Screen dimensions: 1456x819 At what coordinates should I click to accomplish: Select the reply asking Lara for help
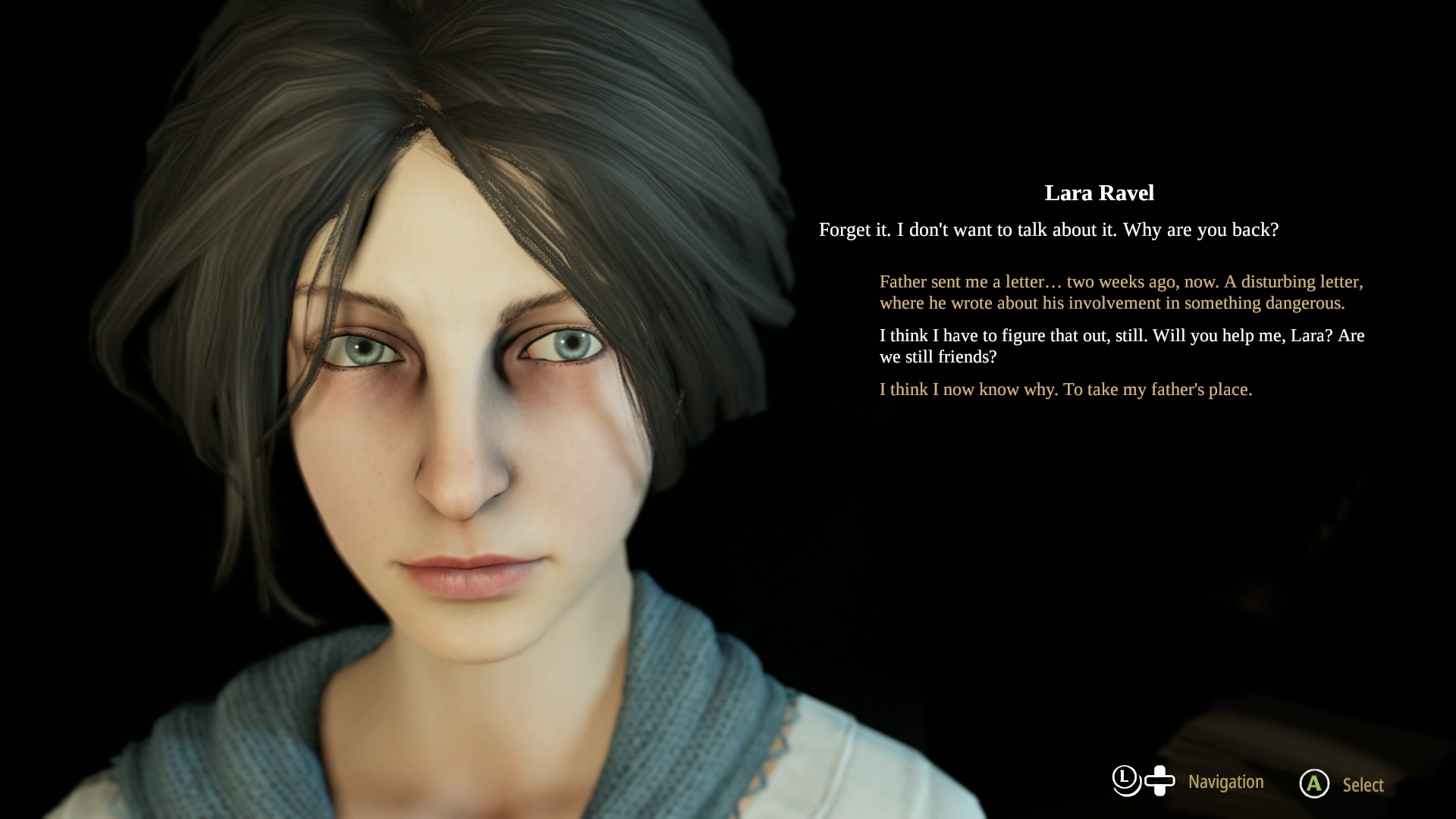pyautogui.click(x=1121, y=346)
